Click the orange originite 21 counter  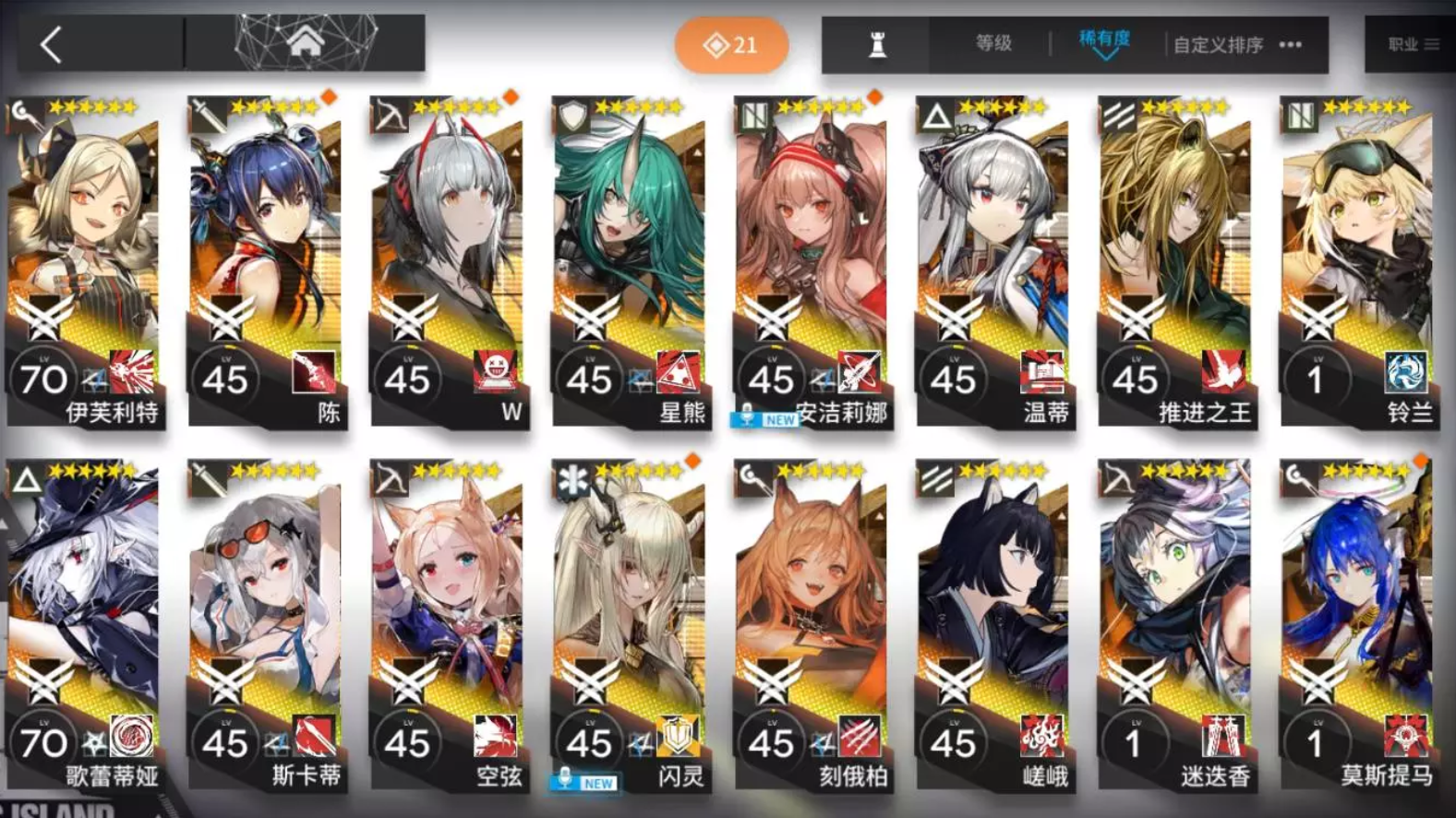[x=732, y=42]
